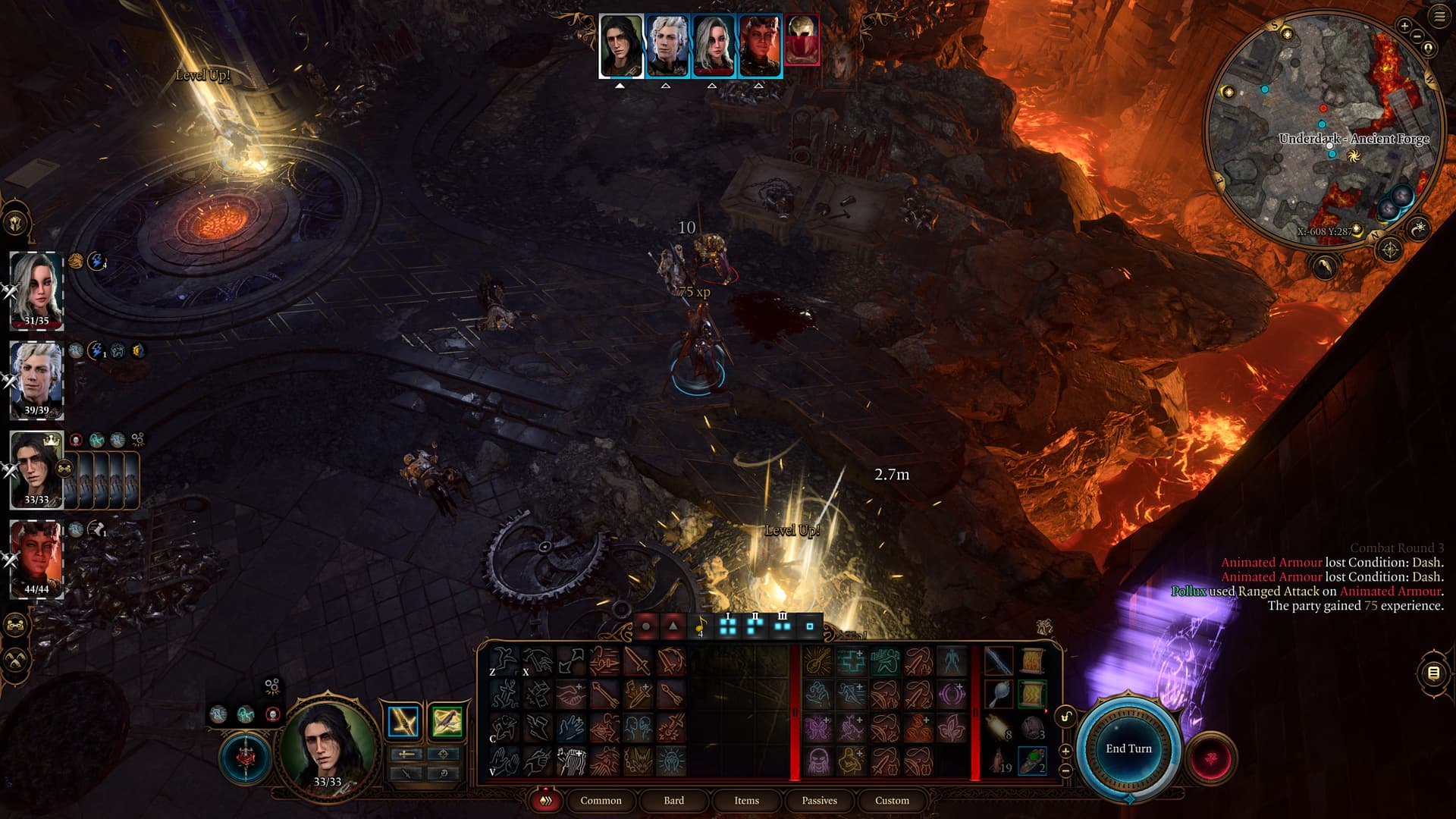Select the white-haired male party portrait
Image resolution: width=1456 pixels, height=819 pixels.
36,378
